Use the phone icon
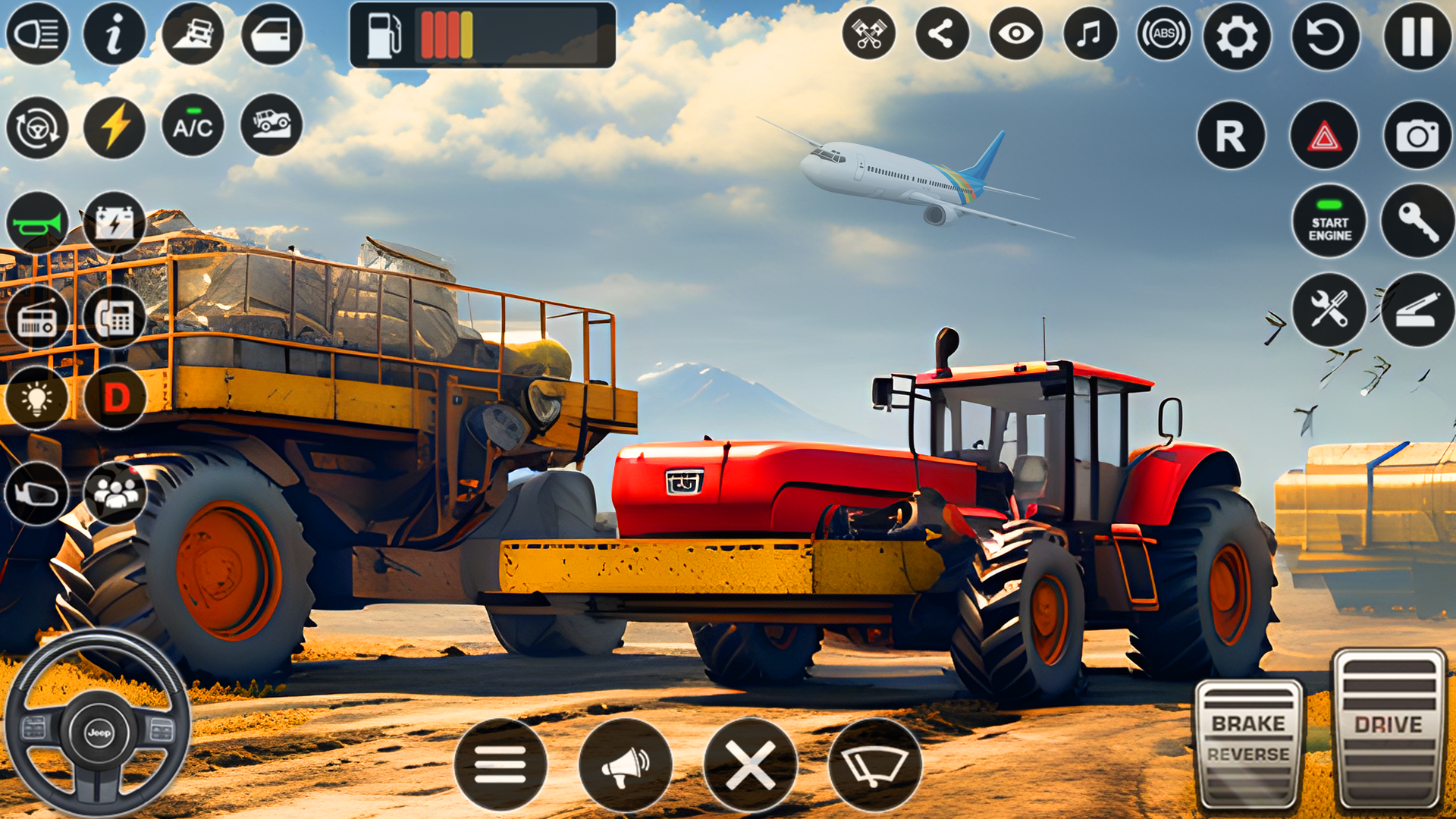The width and height of the screenshot is (1456, 819). (x=114, y=317)
